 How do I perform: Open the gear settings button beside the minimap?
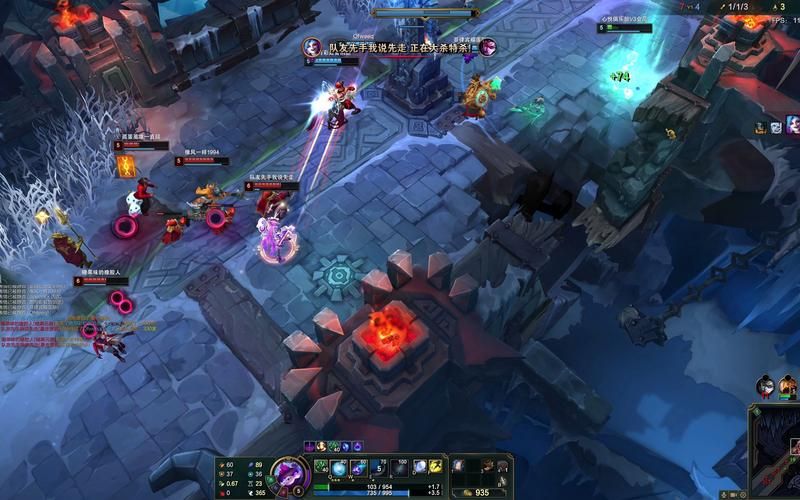pos(745,493)
